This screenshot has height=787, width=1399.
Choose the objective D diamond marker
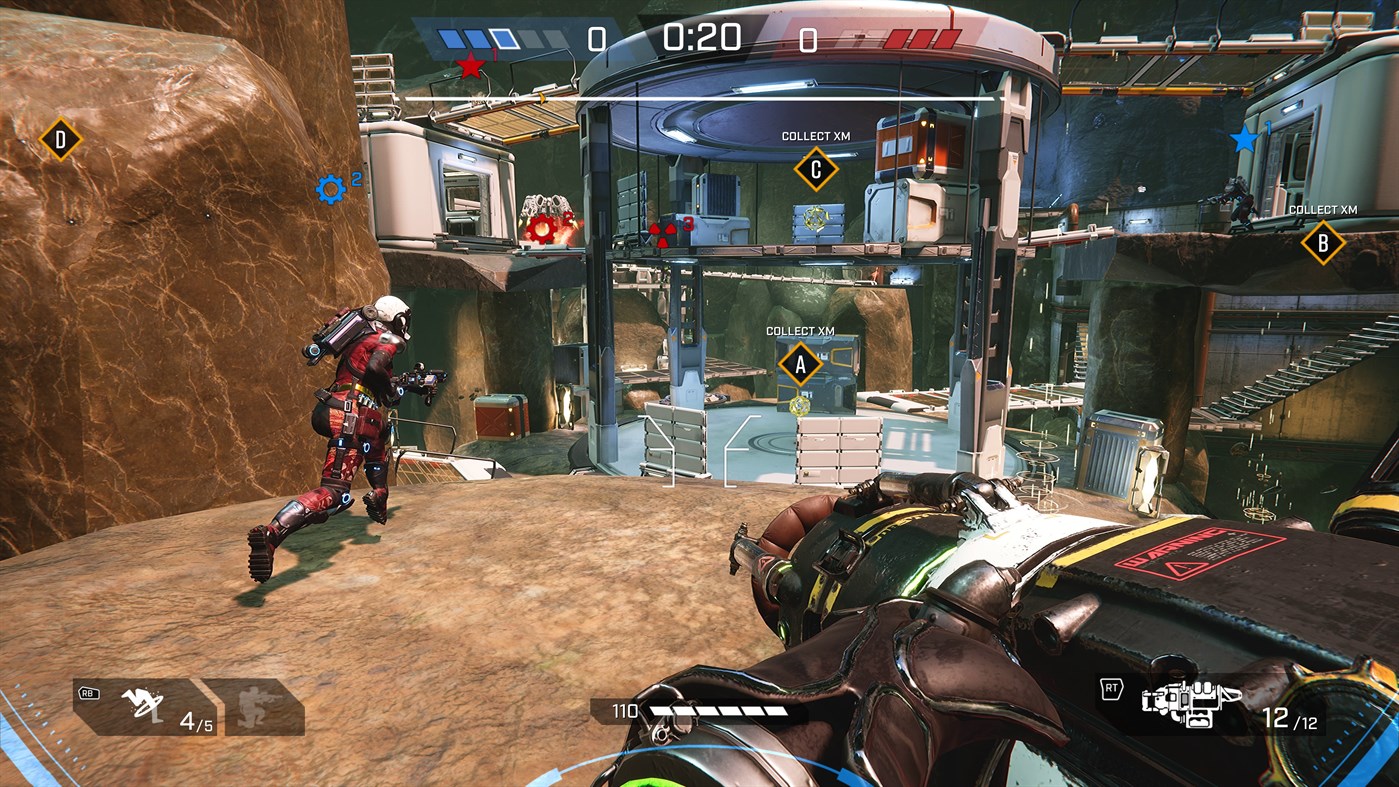tap(60, 139)
